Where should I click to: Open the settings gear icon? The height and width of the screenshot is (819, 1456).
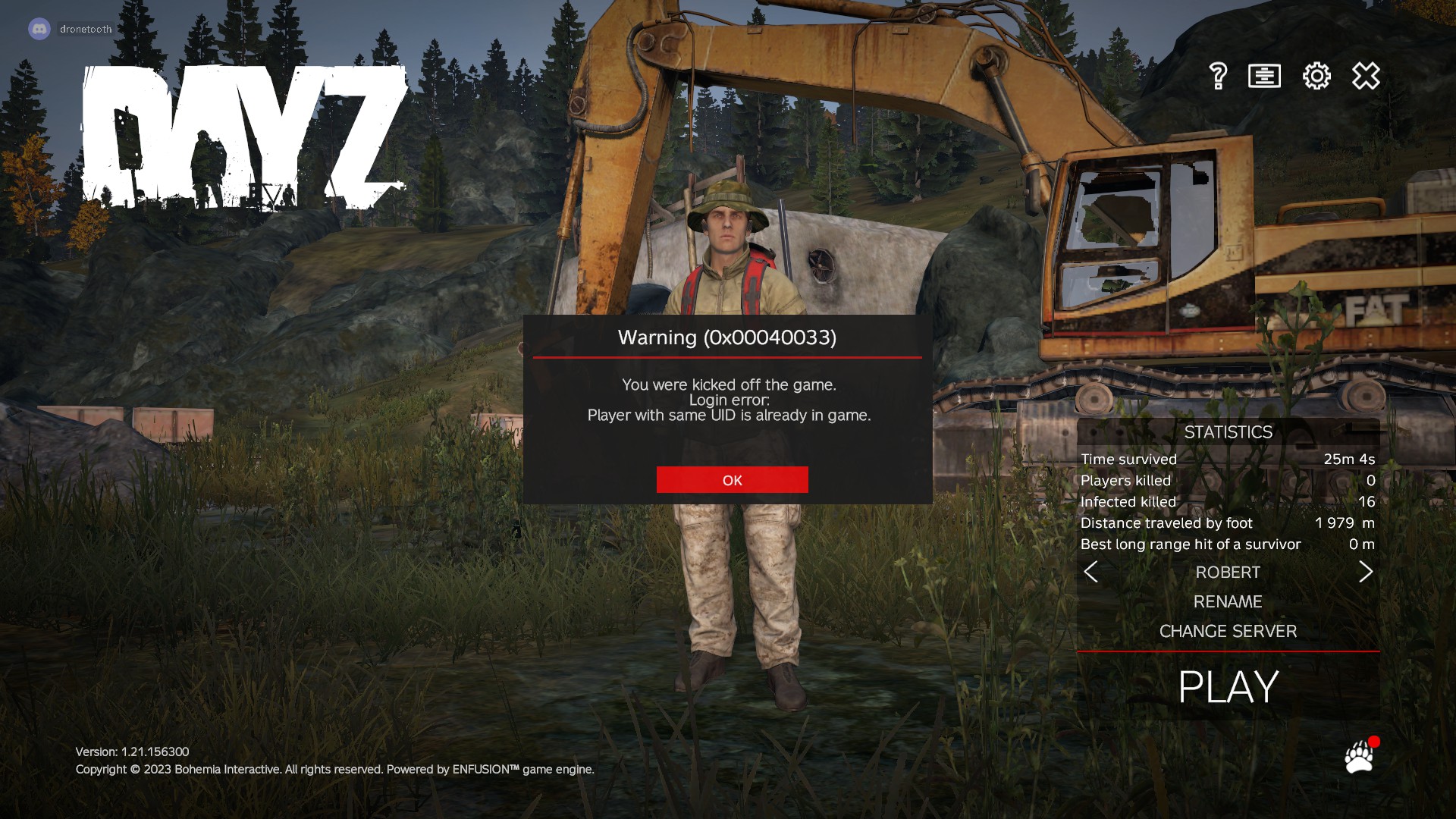(x=1316, y=76)
